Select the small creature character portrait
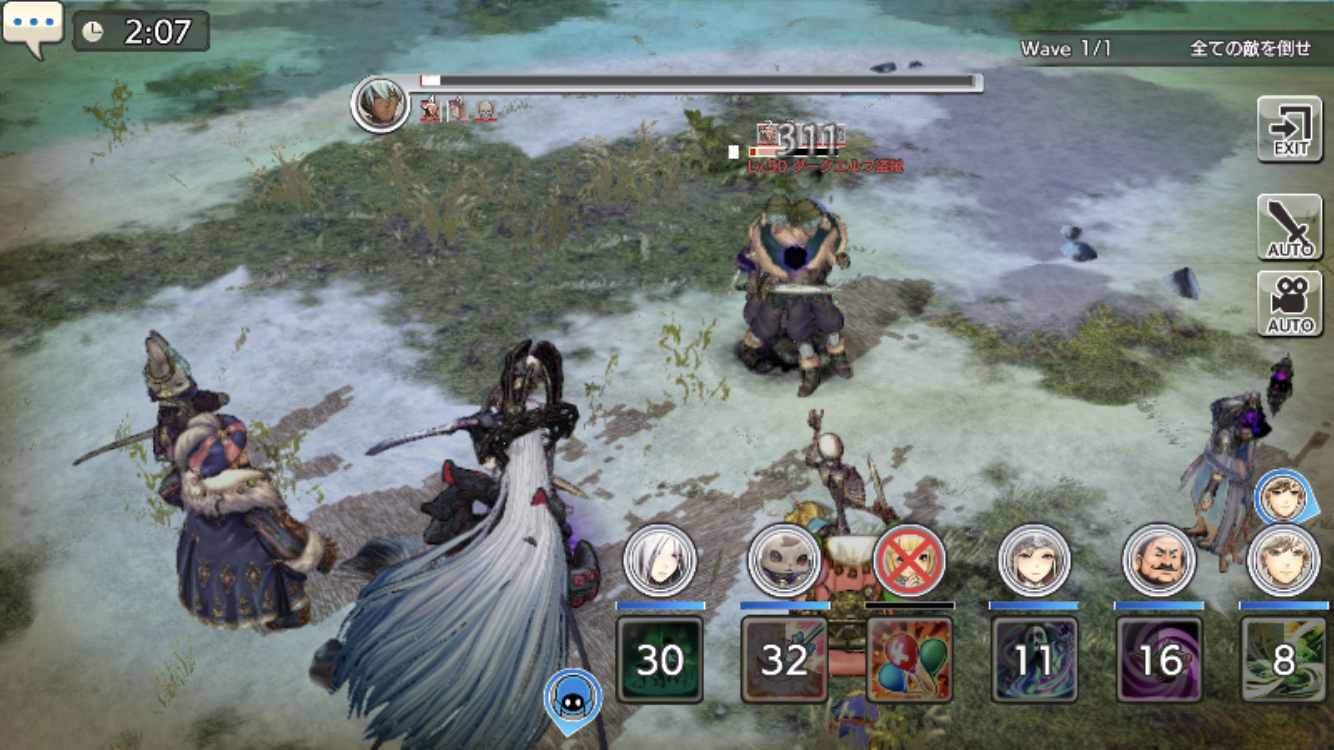 pyautogui.click(x=784, y=560)
